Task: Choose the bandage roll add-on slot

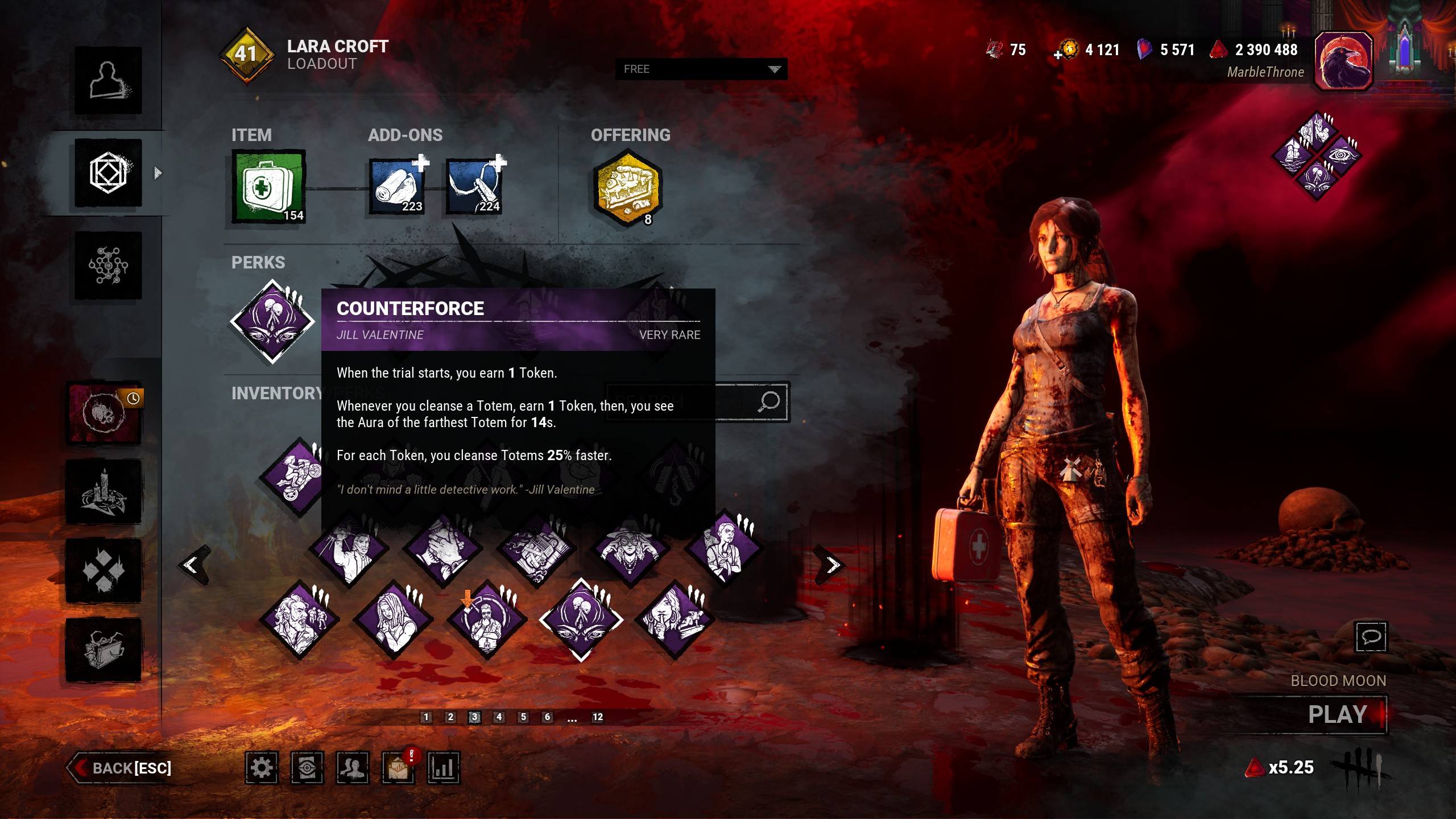Action: [x=398, y=186]
